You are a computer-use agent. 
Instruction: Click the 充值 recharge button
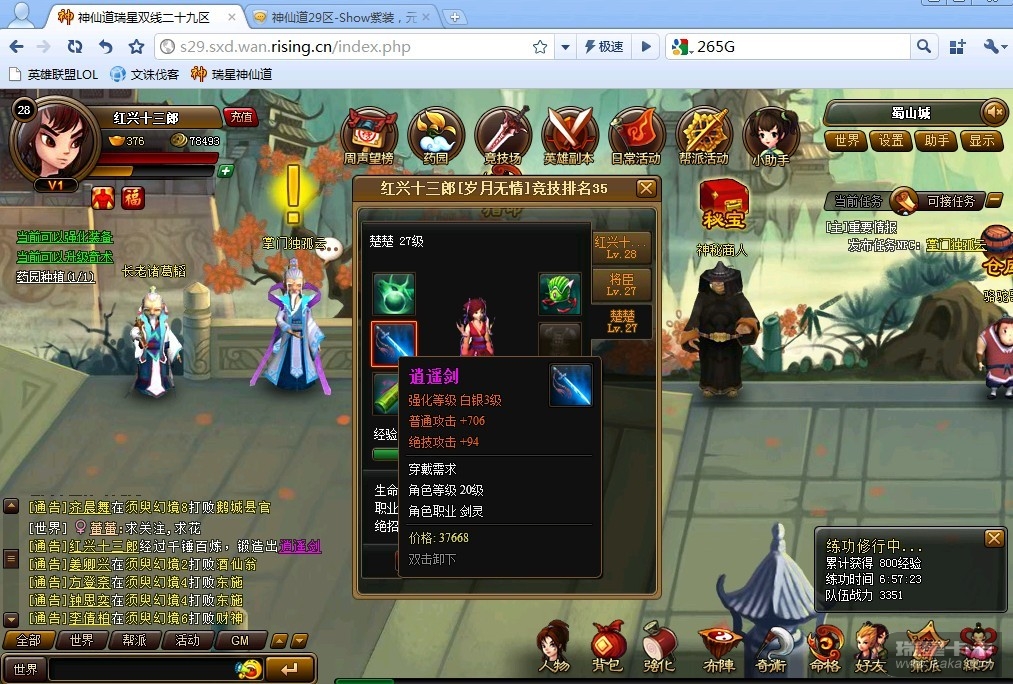[x=240, y=117]
